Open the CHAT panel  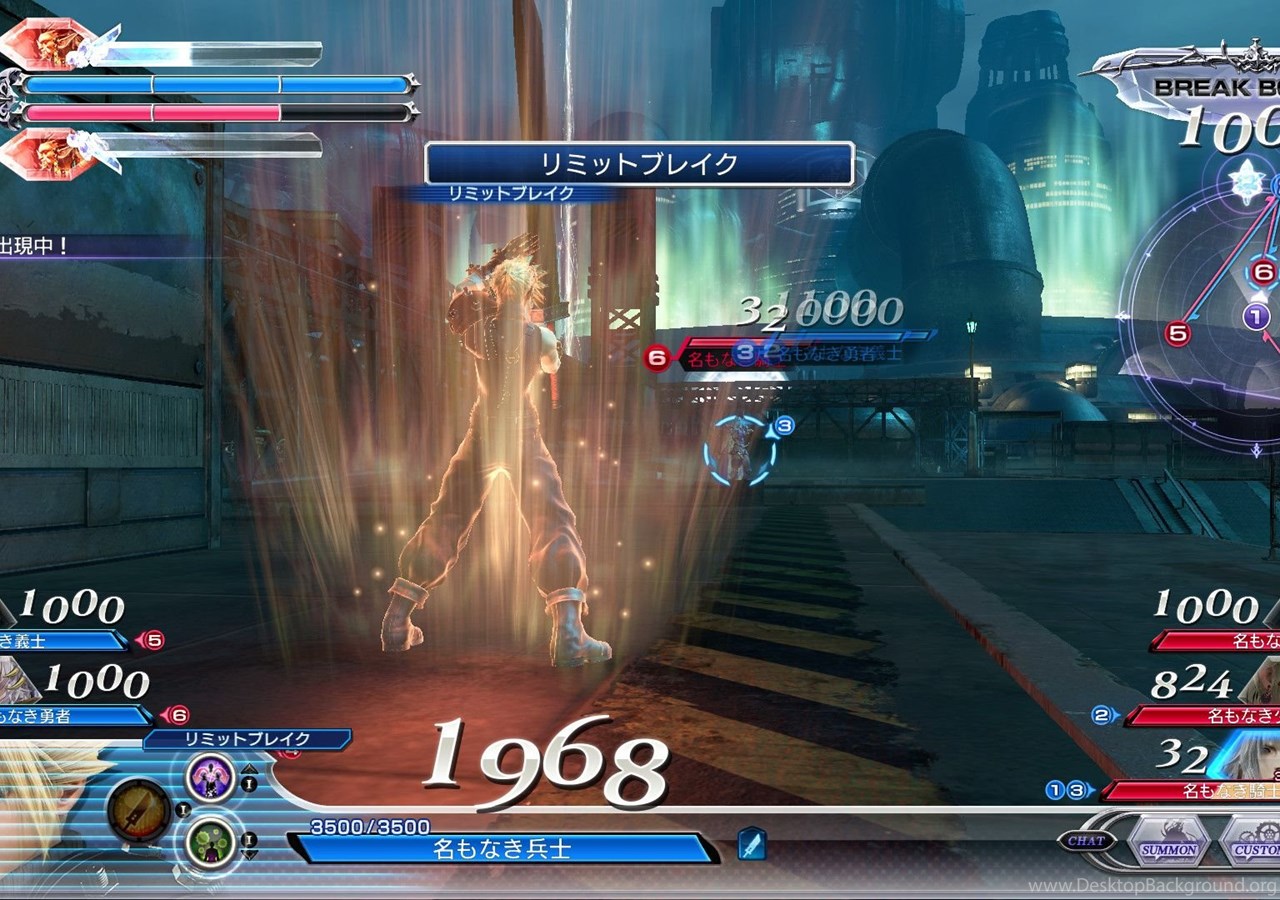coord(1085,841)
